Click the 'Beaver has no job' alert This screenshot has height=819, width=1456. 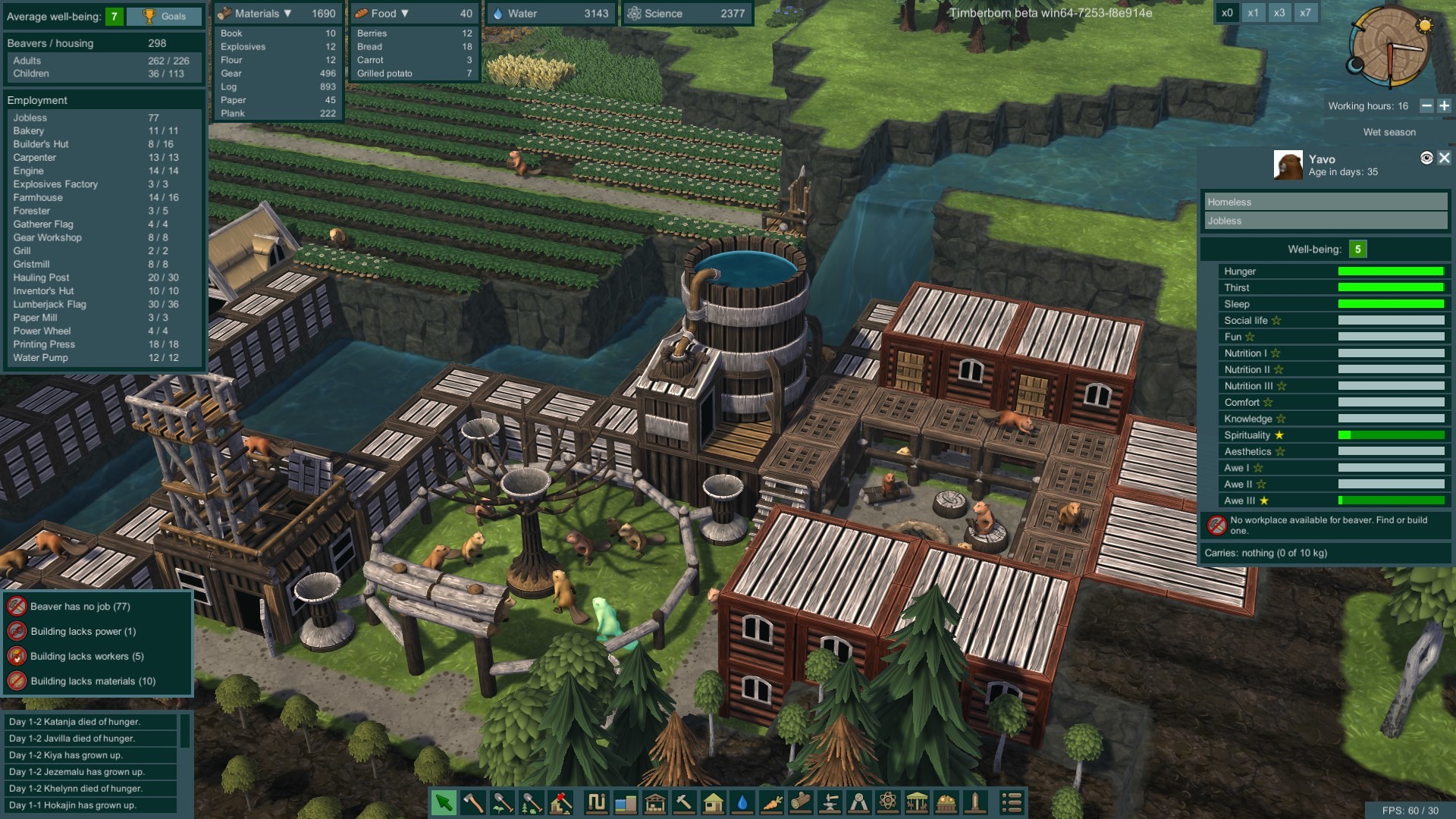79,607
